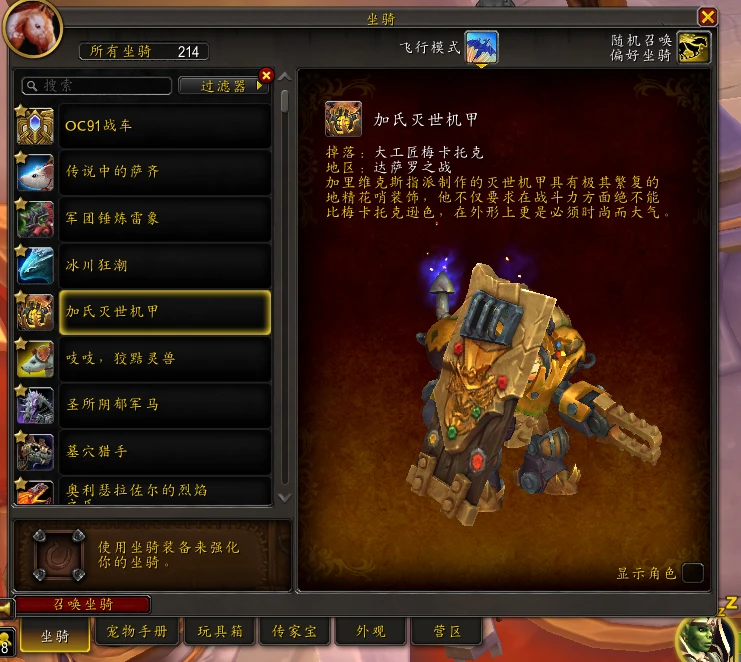Image resolution: width=741 pixels, height=662 pixels.
Task: Choose the 墓穴猎手 mount entry
Action: point(165,451)
